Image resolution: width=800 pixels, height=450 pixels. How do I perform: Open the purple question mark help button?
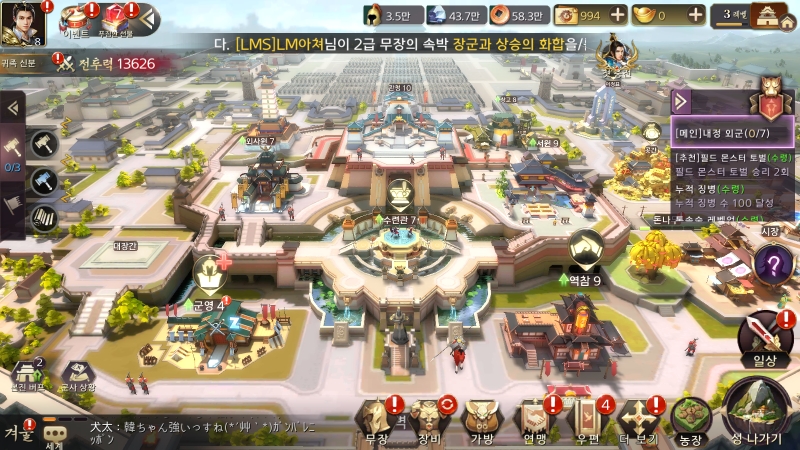(x=772, y=266)
